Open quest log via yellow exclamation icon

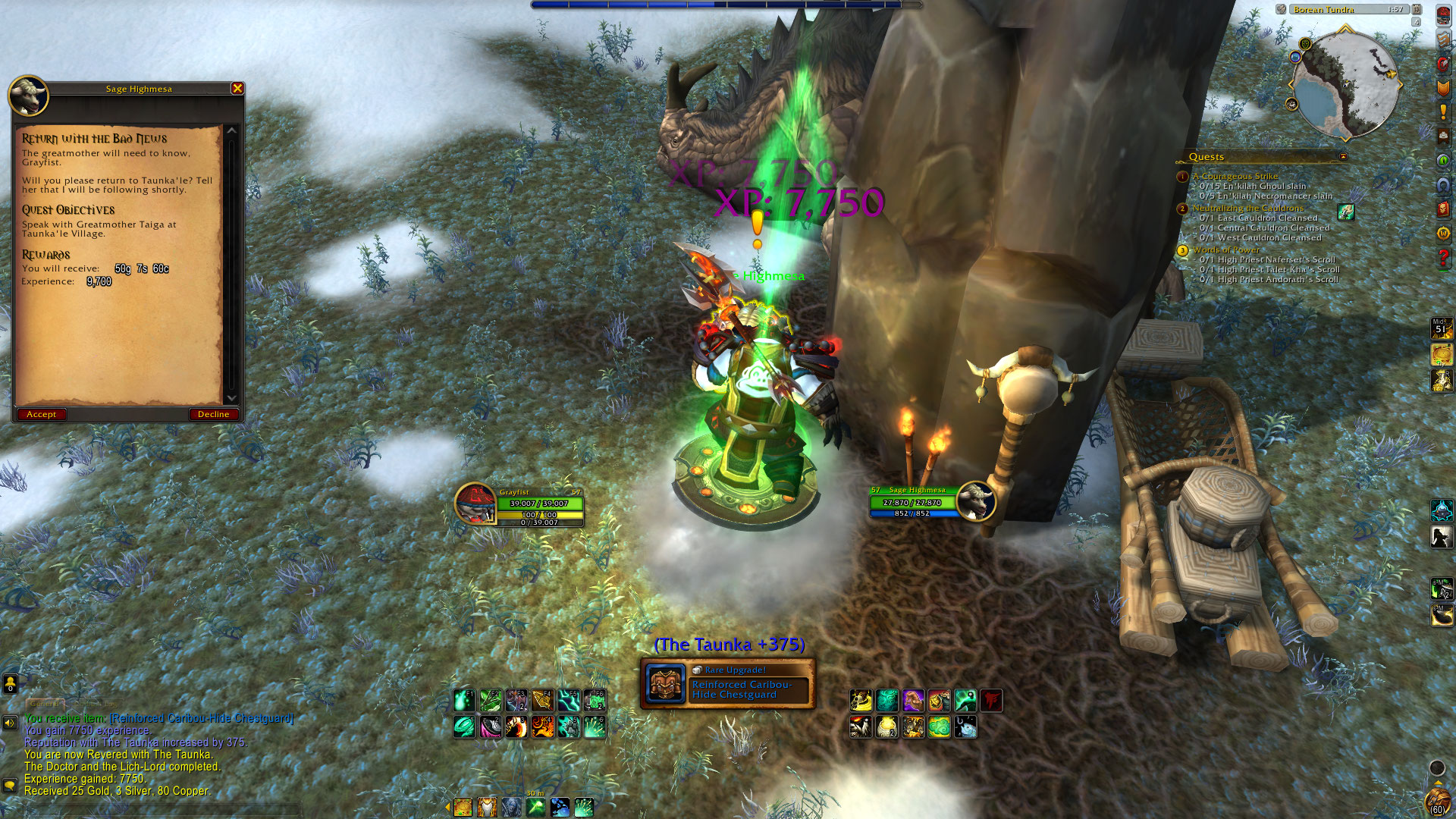click(x=1443, y=112)
